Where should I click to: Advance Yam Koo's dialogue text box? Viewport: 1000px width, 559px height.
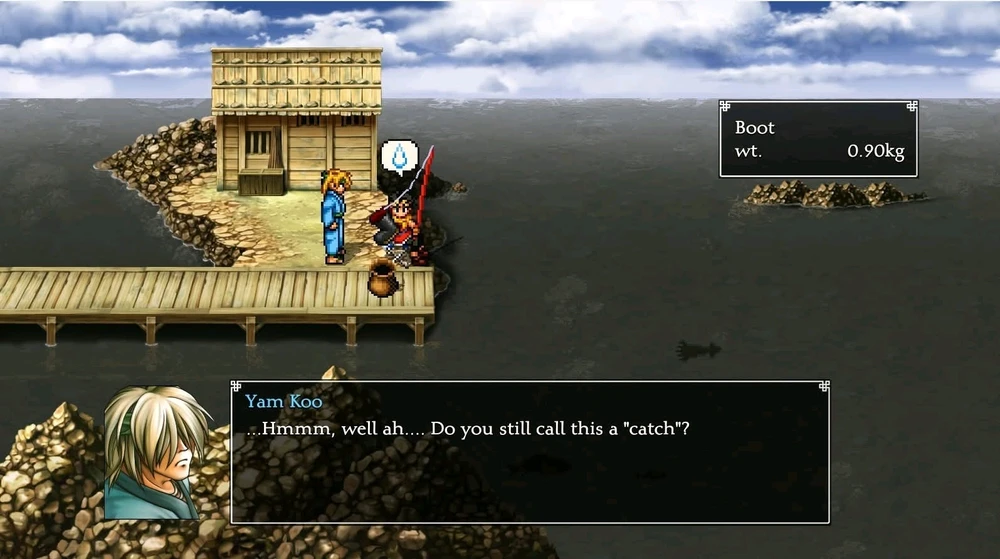click(x=529, y=452)
